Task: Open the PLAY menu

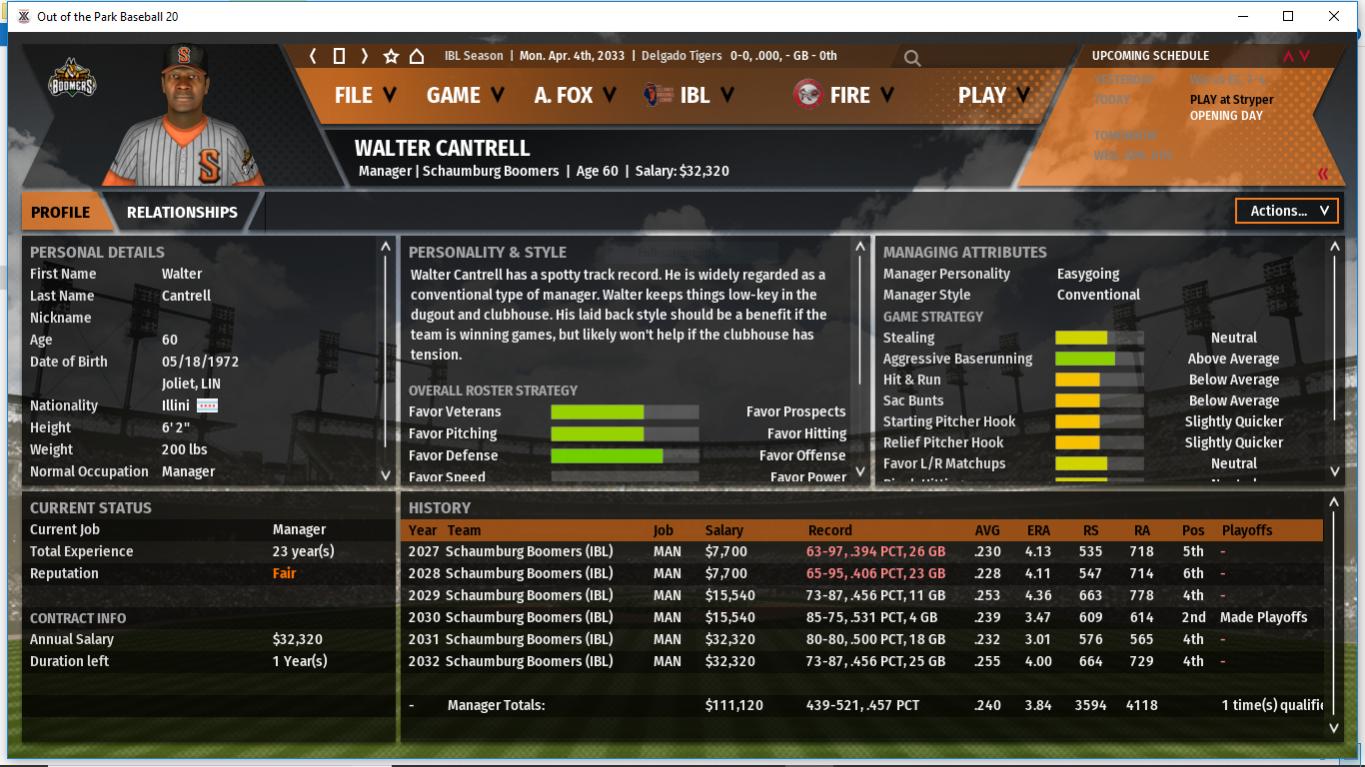Action: pos(993,95)
